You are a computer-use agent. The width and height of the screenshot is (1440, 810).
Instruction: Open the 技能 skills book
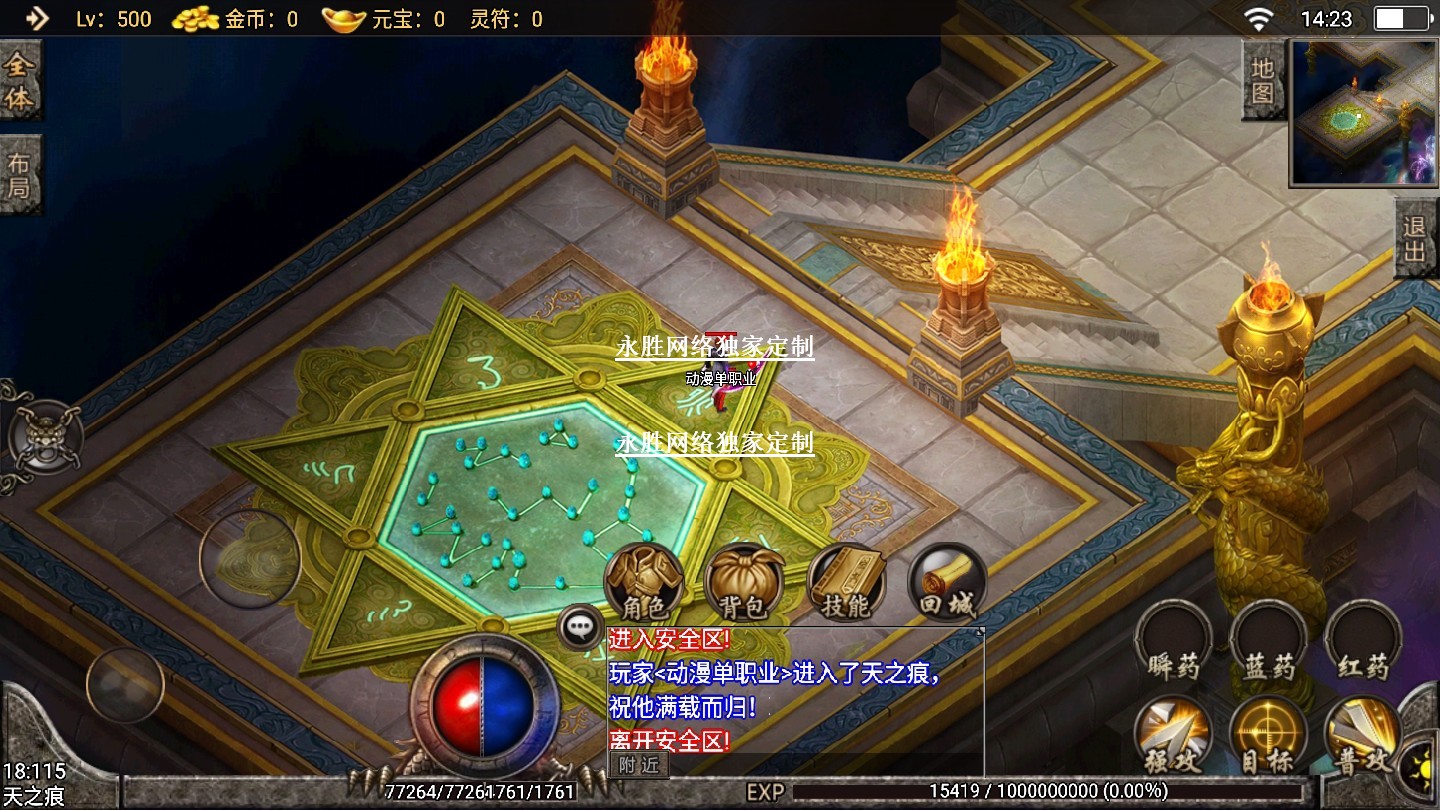(x=846, y=582)
